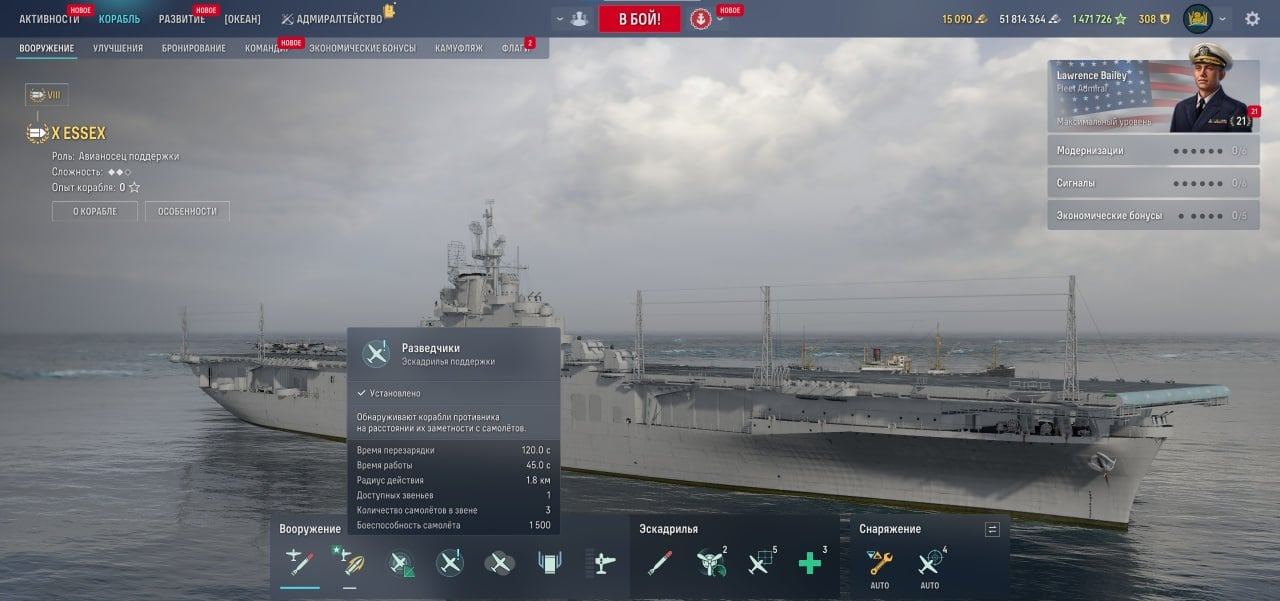Switch to the Камуфляж tab

coord(459,48)
